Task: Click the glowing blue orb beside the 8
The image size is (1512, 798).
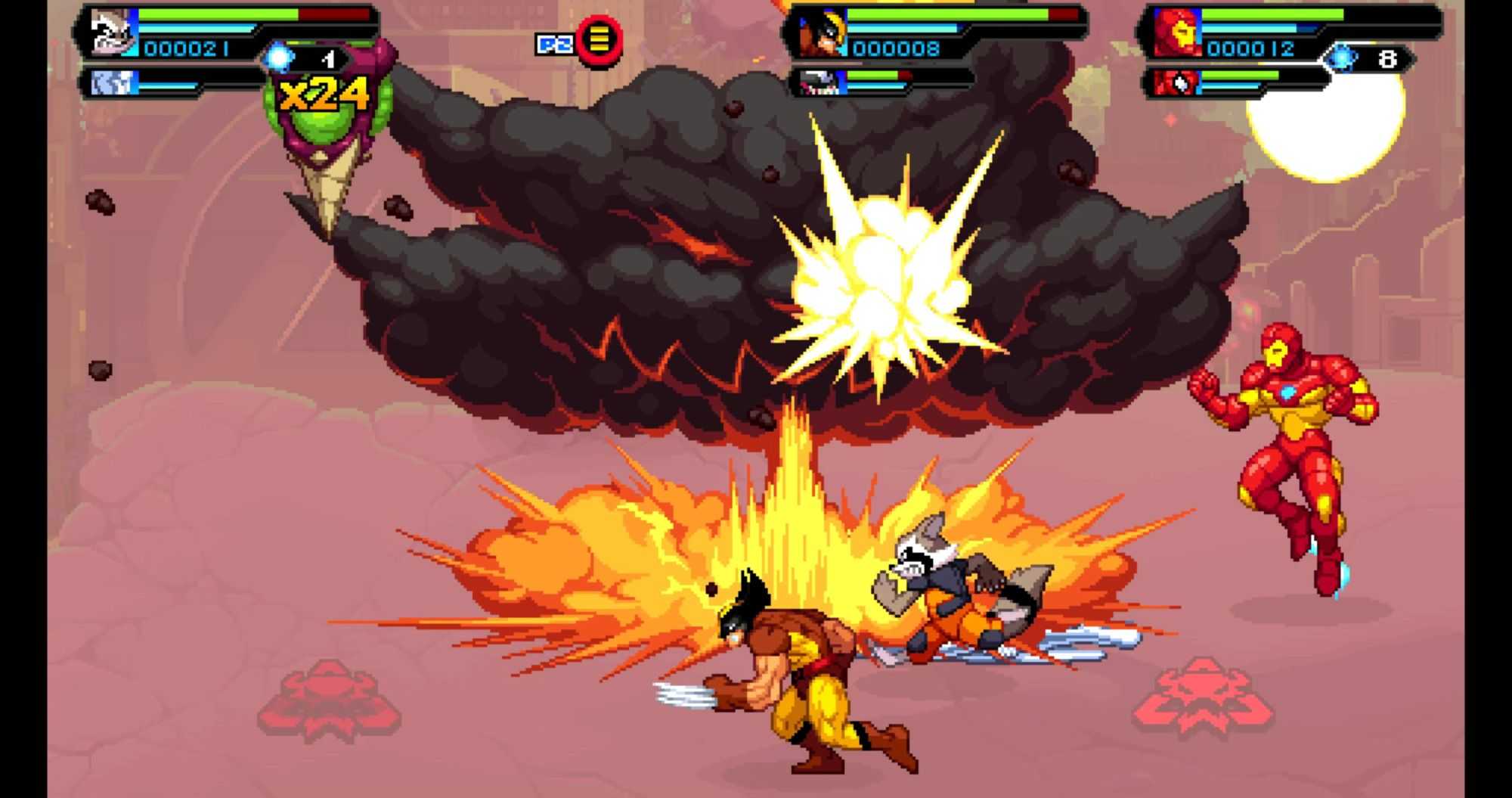Action: pos(1342,58)
